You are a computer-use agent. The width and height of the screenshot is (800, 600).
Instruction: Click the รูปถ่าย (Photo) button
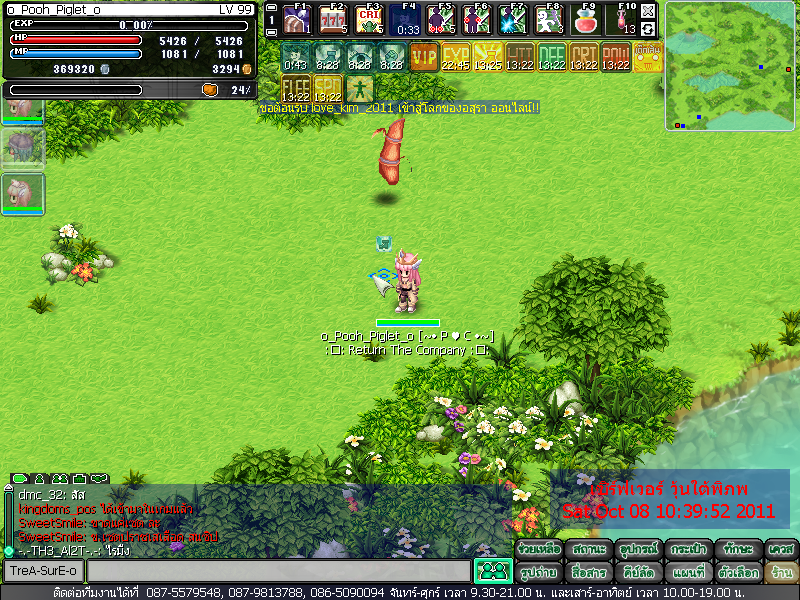pyautogui.click(x=539, y=573)
